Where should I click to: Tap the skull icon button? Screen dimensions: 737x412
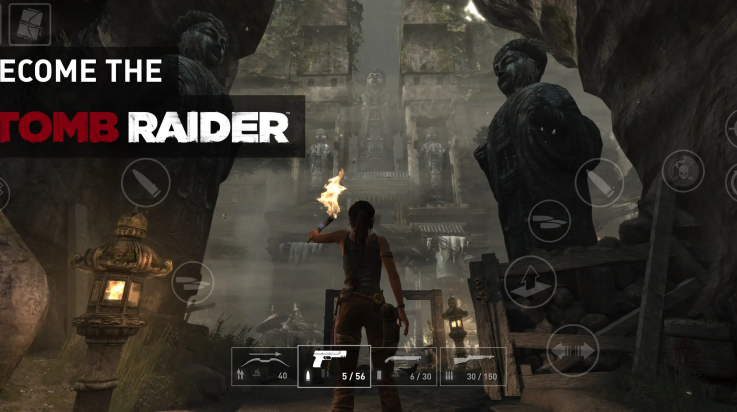(683, 170)
